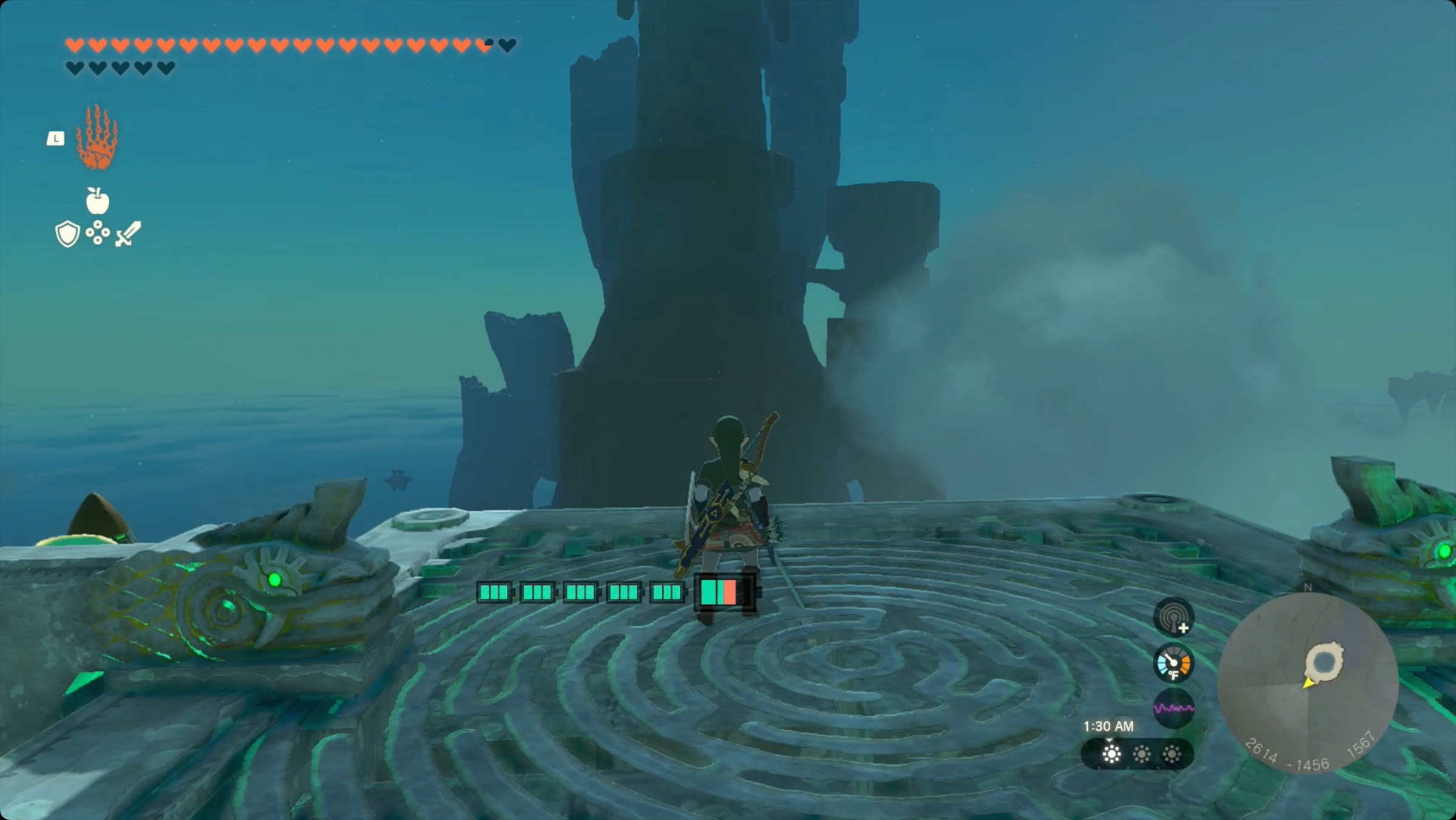Image resolution: width=1456 pixels, height=820 pixels.
Task: Select the purple noise-level meter icon
Action: click(x=1173, y=708)
